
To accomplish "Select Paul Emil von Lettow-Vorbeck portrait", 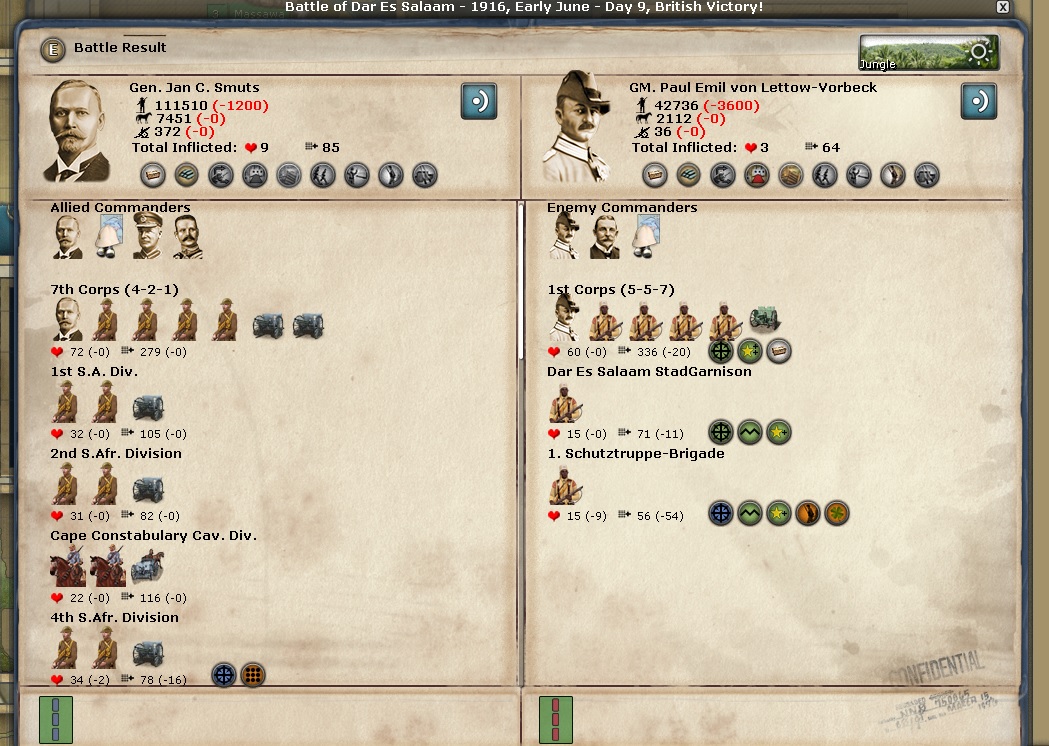I will (576, 128).
